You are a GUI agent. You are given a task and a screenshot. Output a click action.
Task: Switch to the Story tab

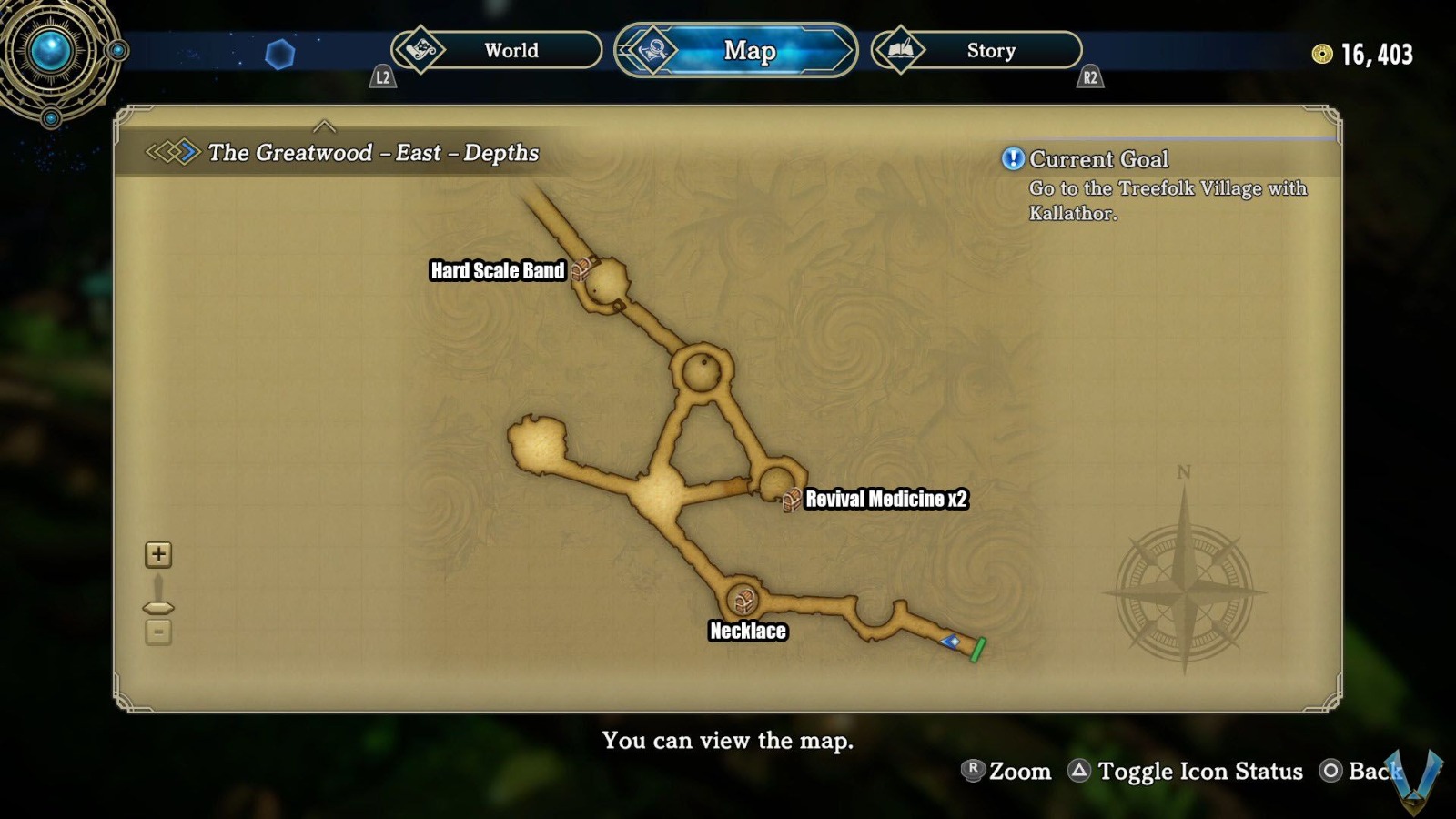tap(990, 51)
